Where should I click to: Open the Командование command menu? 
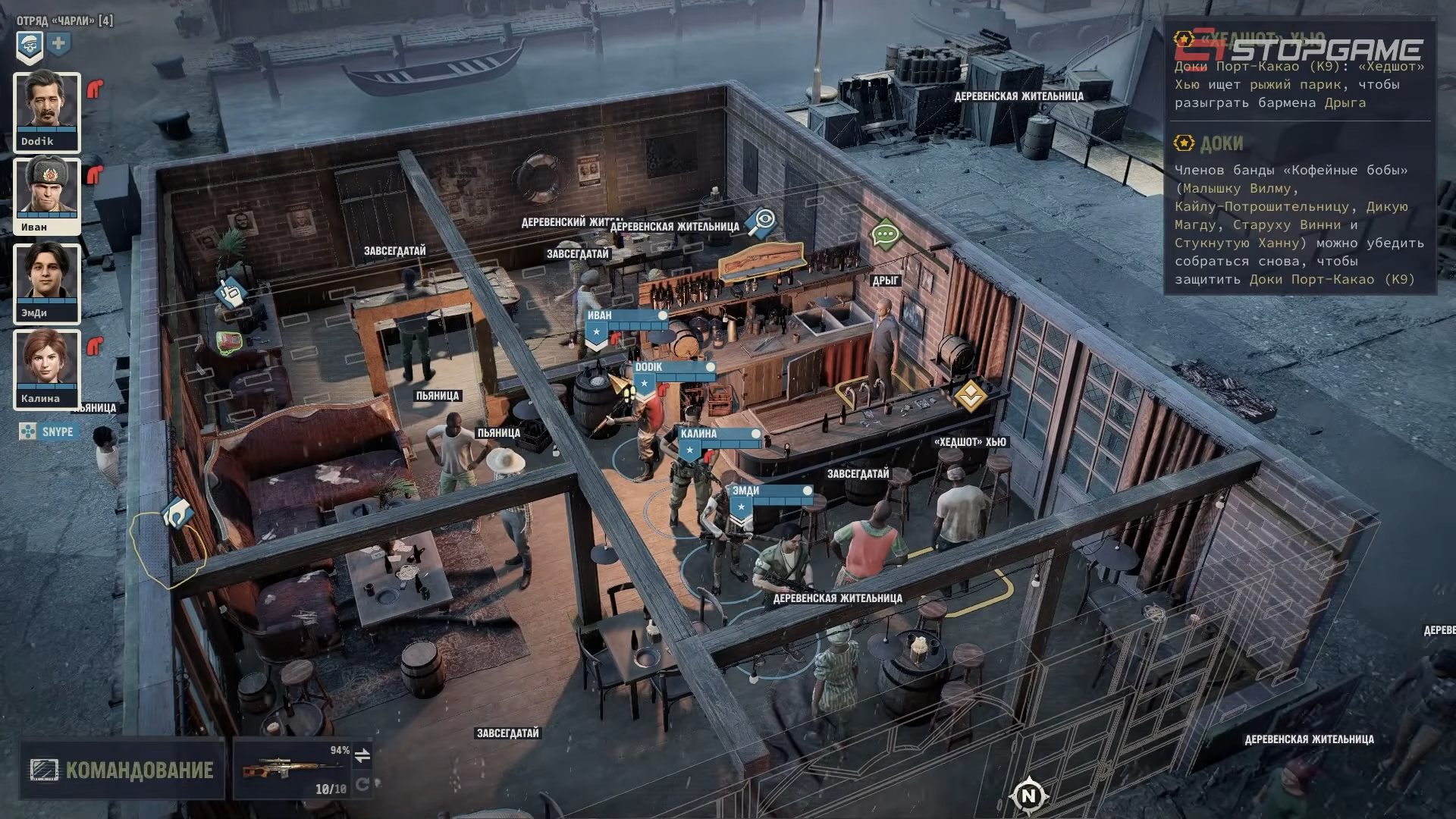122,770
